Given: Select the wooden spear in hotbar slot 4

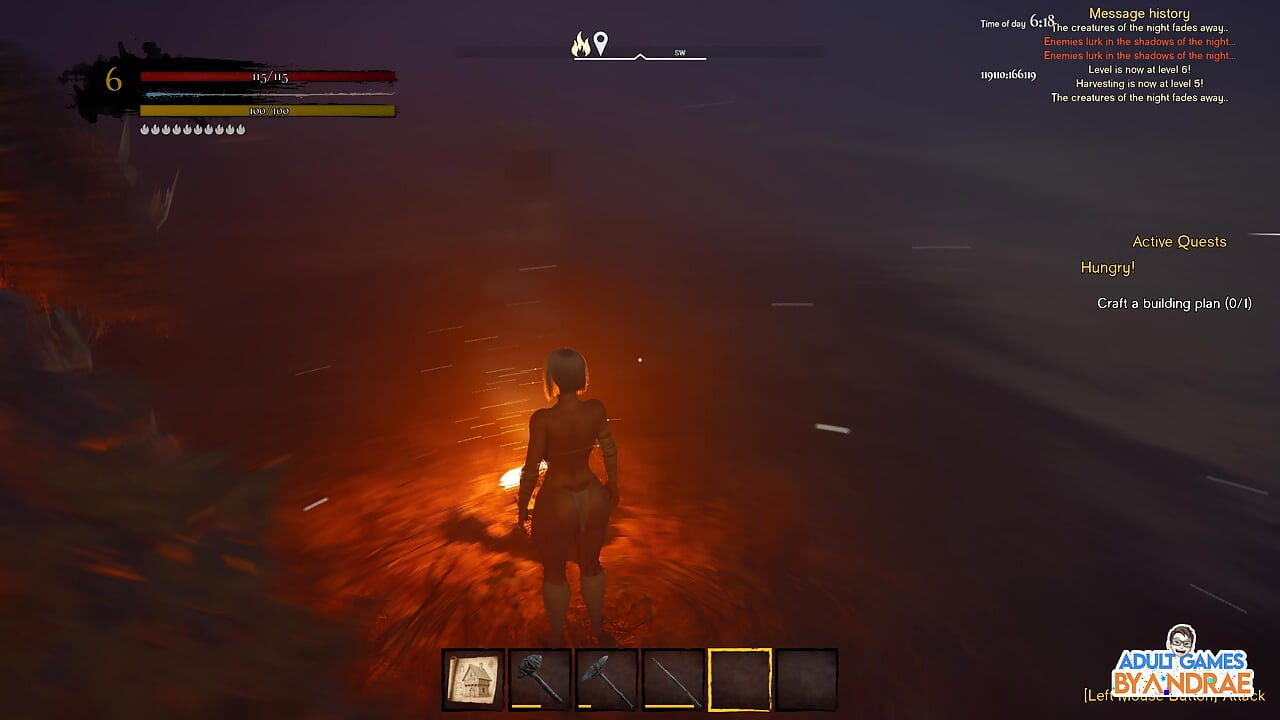Looking at the screenshot, I should pos(673,678).
